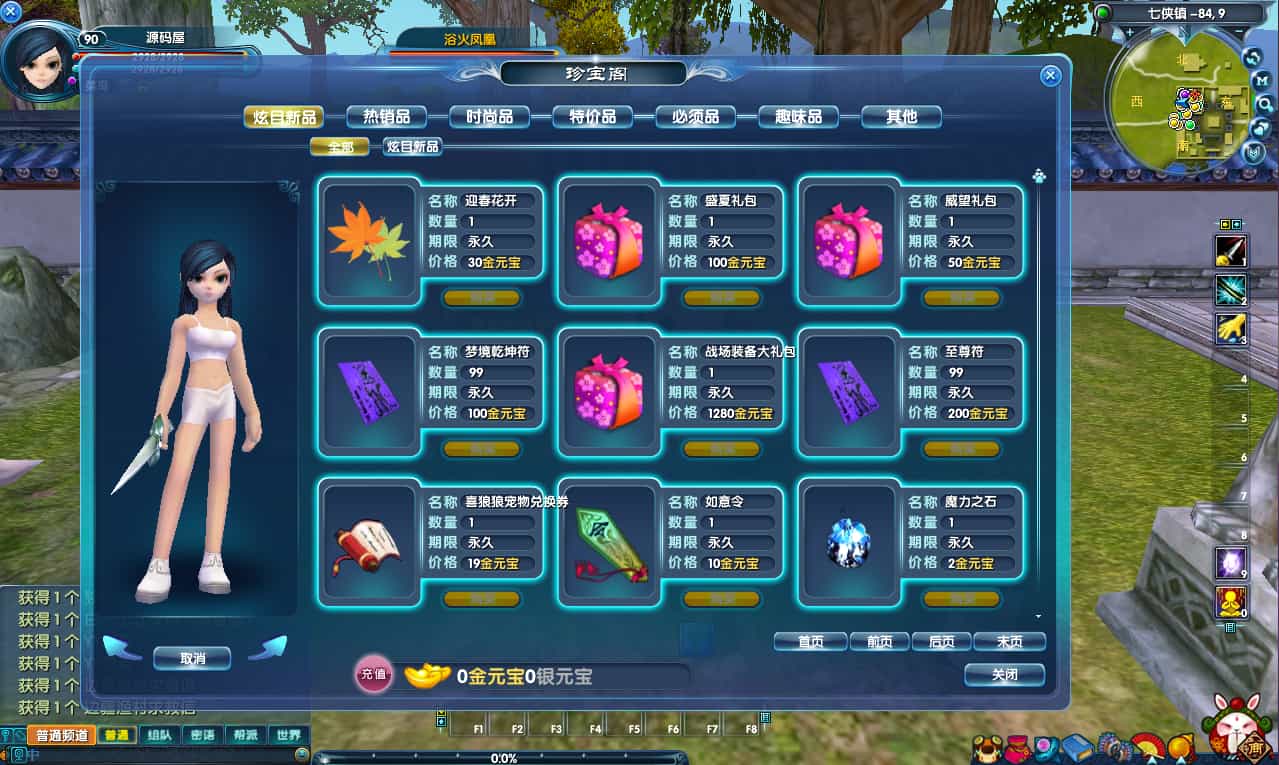The height and width of the screenshot is (765, 1279).
Task: Cancel the outfit preview with 取消
Action: 192,658
